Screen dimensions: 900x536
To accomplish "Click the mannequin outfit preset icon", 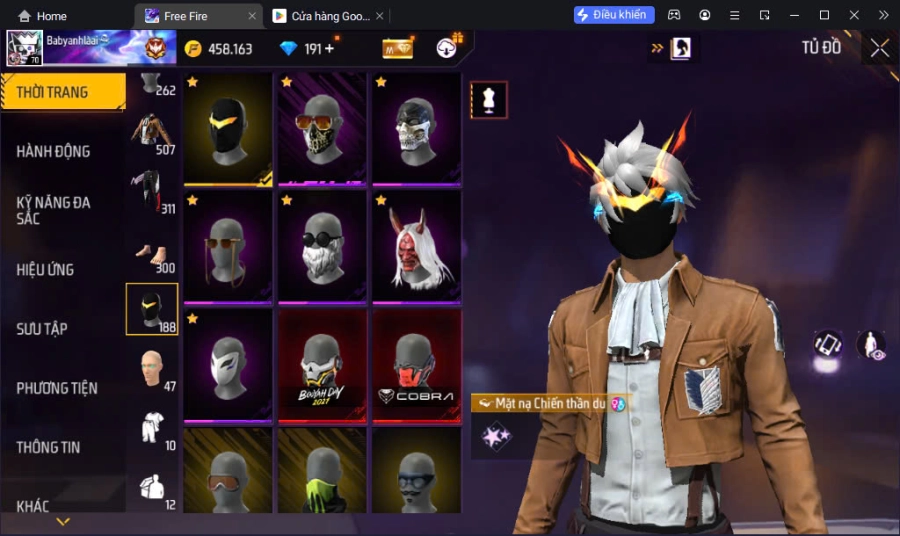I will pyautogui.click(x=489, y=100).
